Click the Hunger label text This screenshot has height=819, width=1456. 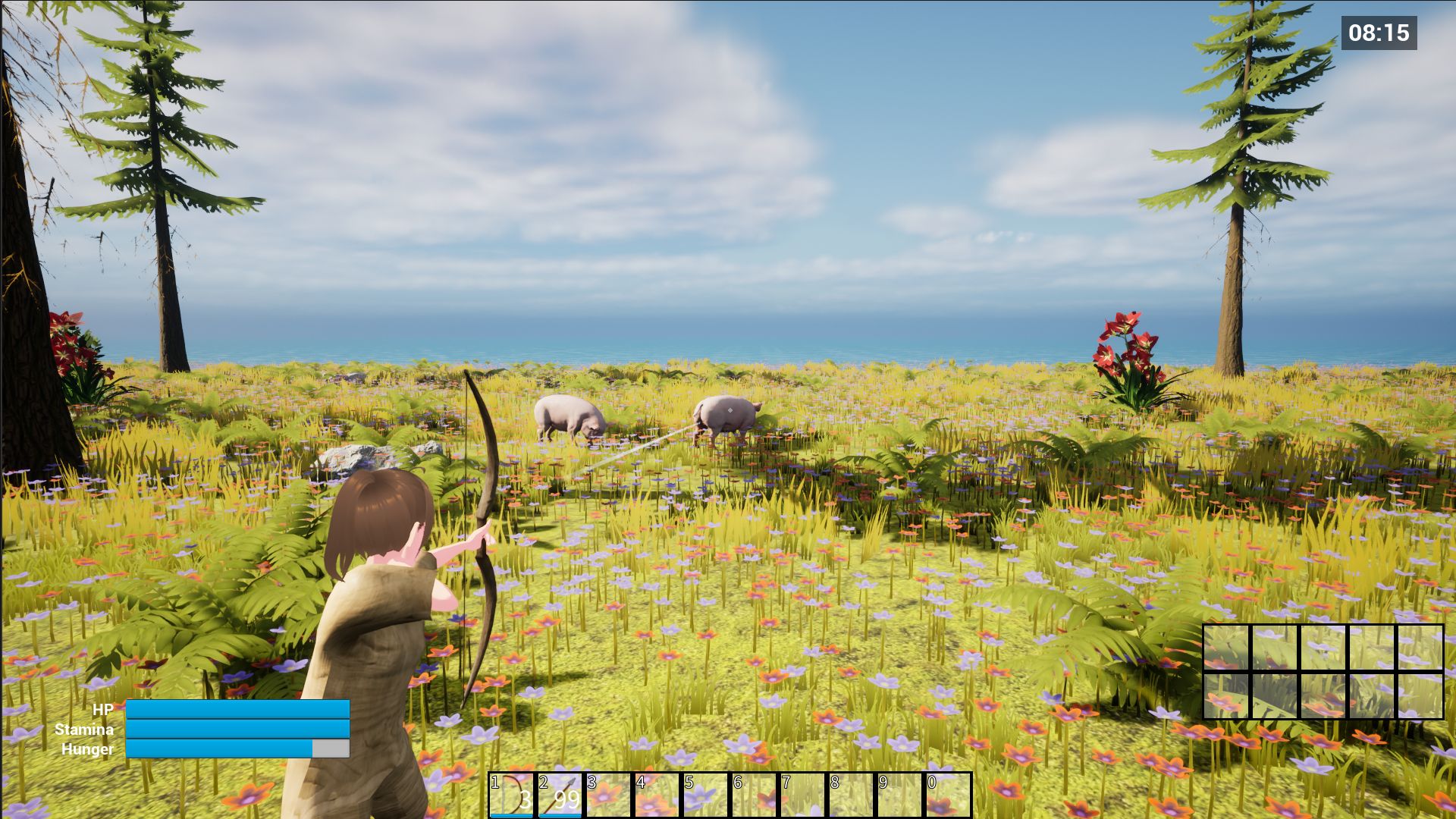pyautogui.click(x=86, y=751)
